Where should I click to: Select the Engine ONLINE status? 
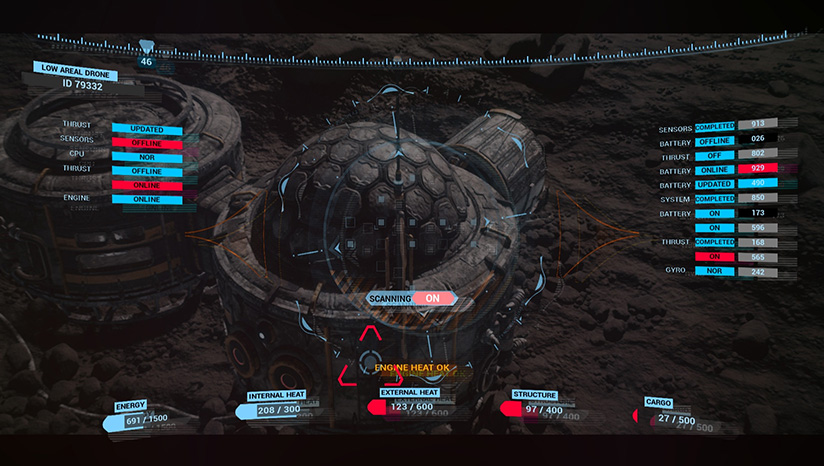[147, 199]
